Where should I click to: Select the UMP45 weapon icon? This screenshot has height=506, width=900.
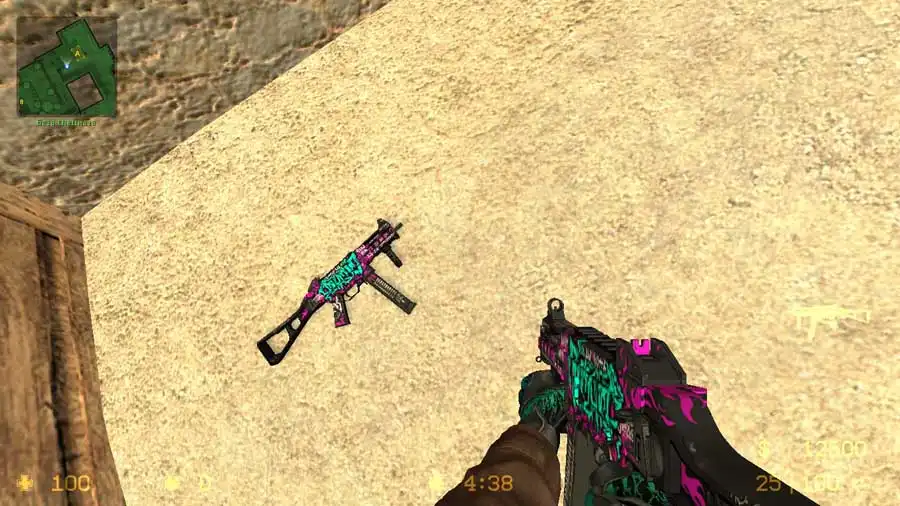coord(829,319)
